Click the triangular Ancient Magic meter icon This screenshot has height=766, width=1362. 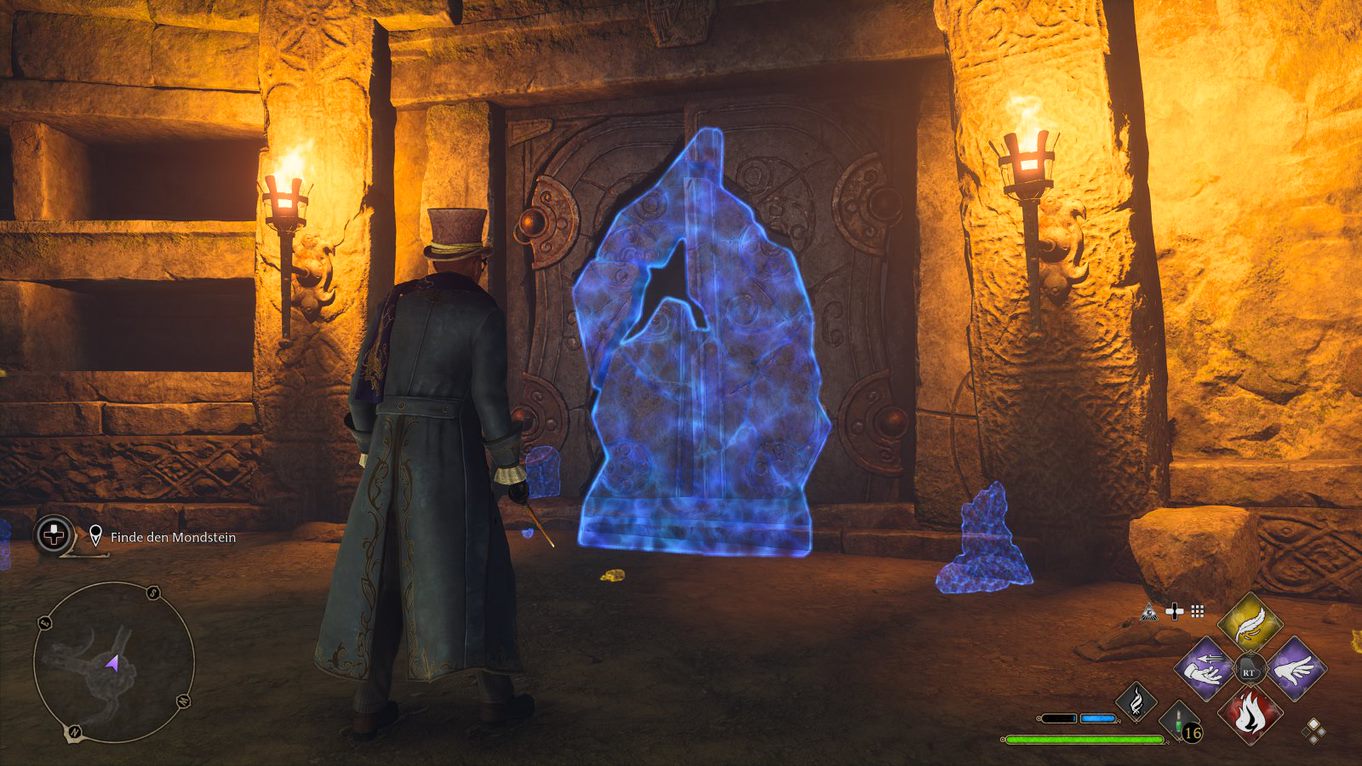1150,612
